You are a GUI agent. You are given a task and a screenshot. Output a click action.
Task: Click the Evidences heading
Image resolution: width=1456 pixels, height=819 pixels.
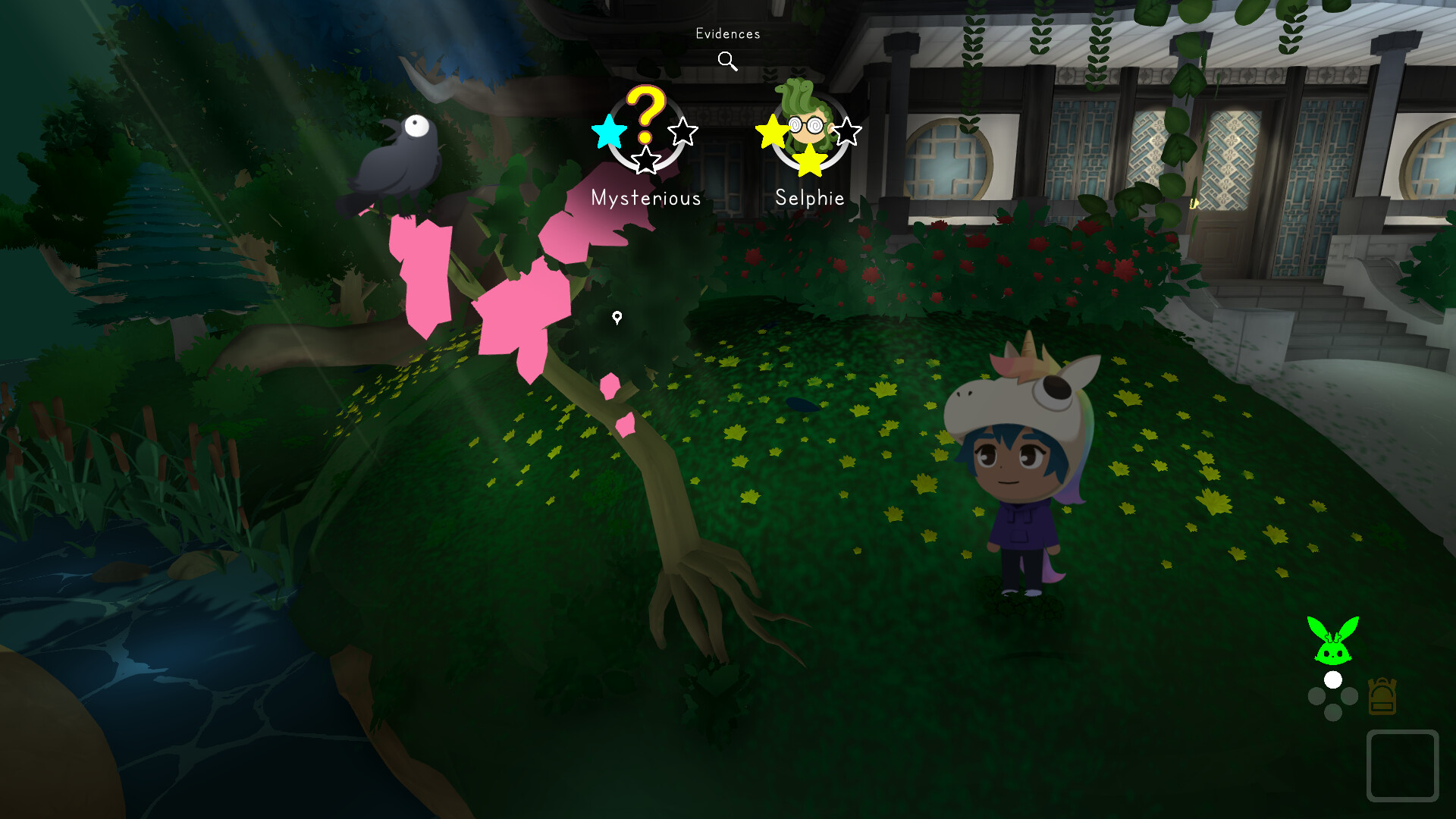pos(727,33)
